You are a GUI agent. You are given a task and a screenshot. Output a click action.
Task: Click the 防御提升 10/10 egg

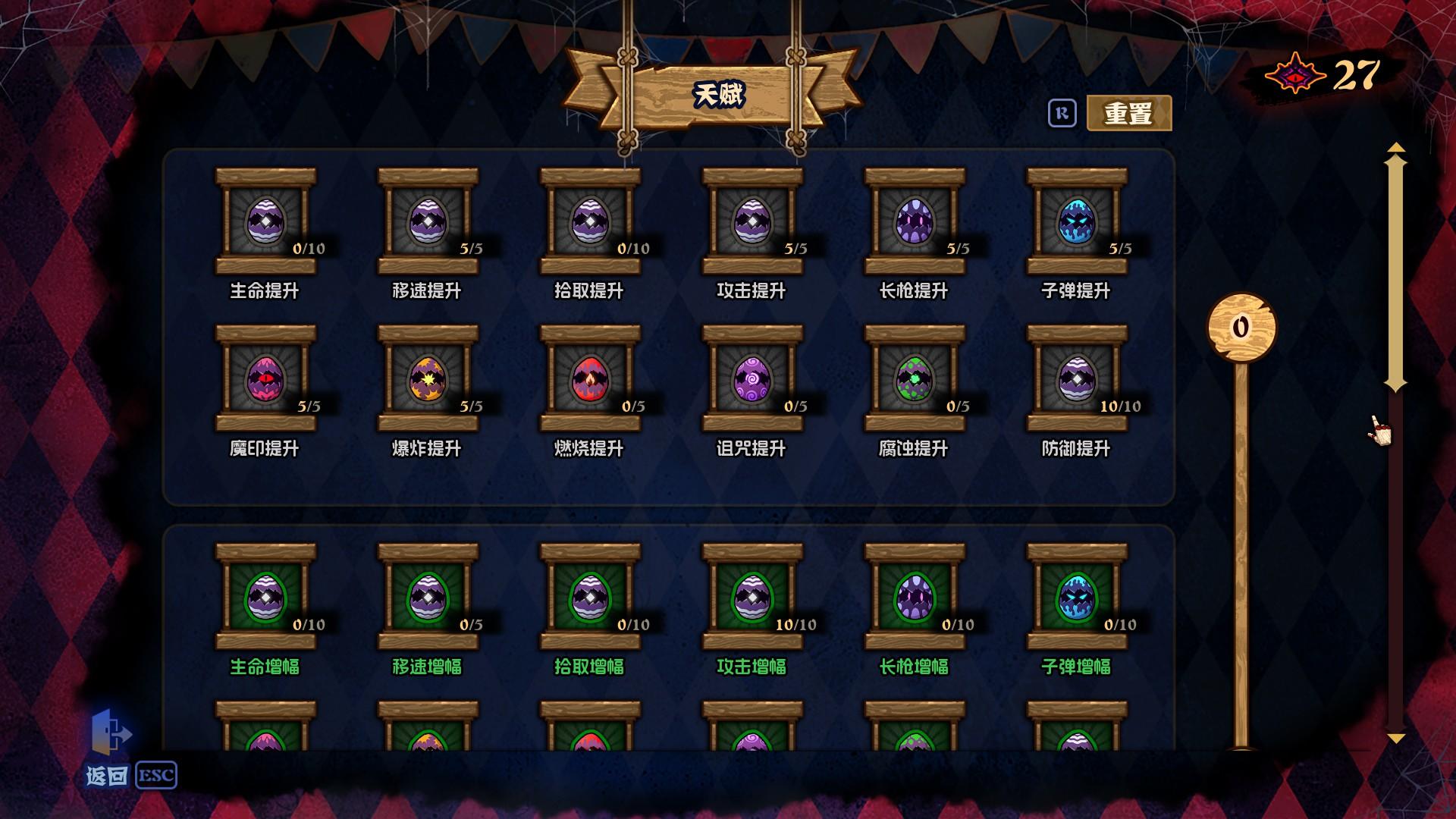tap(1075, 377)
